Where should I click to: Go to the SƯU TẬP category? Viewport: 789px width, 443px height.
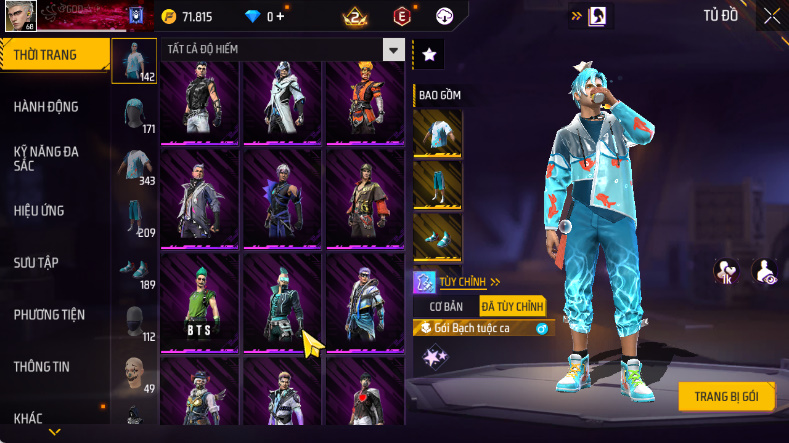tap(38, 262)
